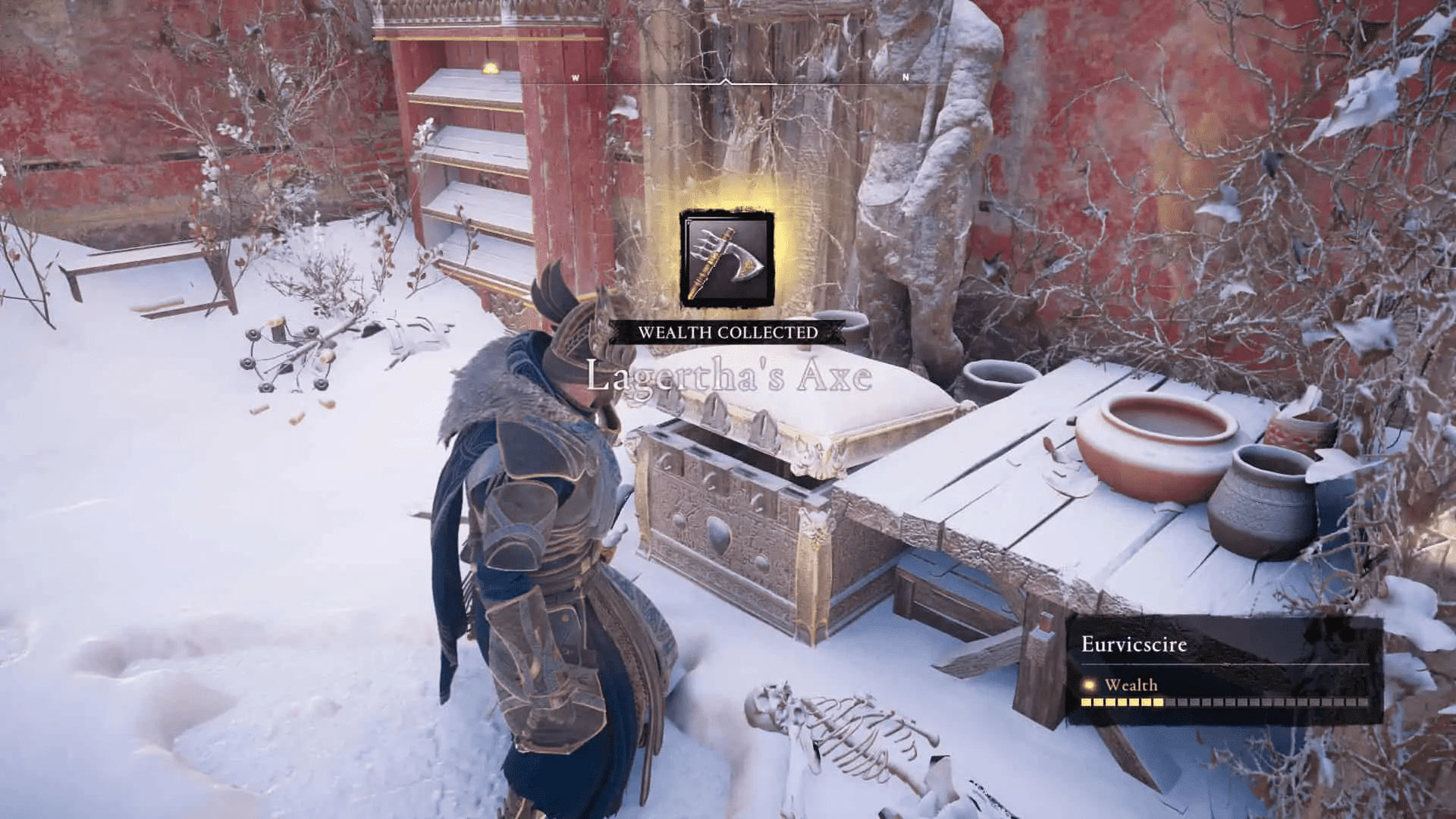The height and width of the screenshot is (819, 1456).
Task: Click the WEALTH COLLECTED banner
Action: click(x=728, y=331)
